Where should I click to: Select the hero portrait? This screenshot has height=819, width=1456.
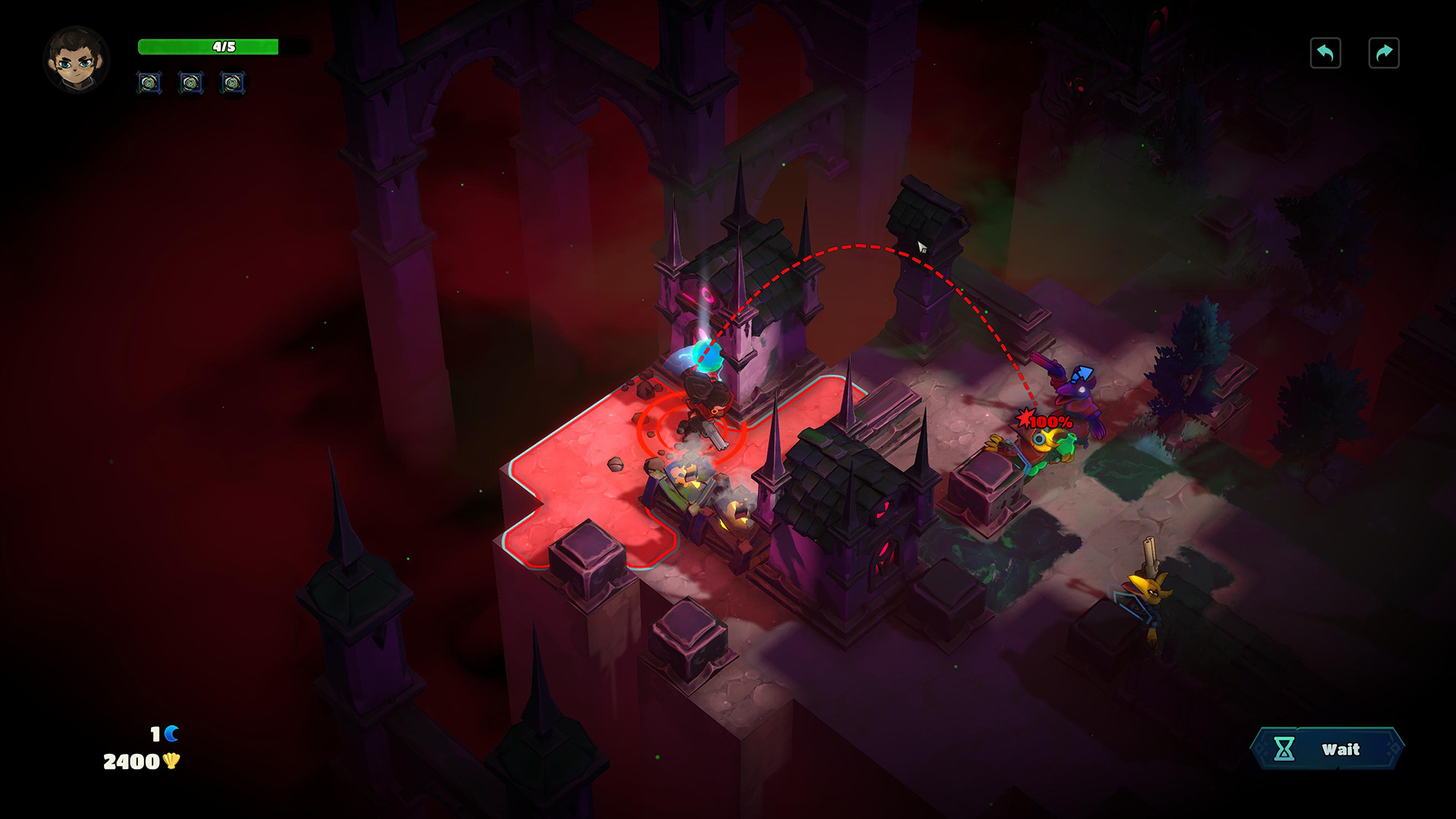click(77, 60)
